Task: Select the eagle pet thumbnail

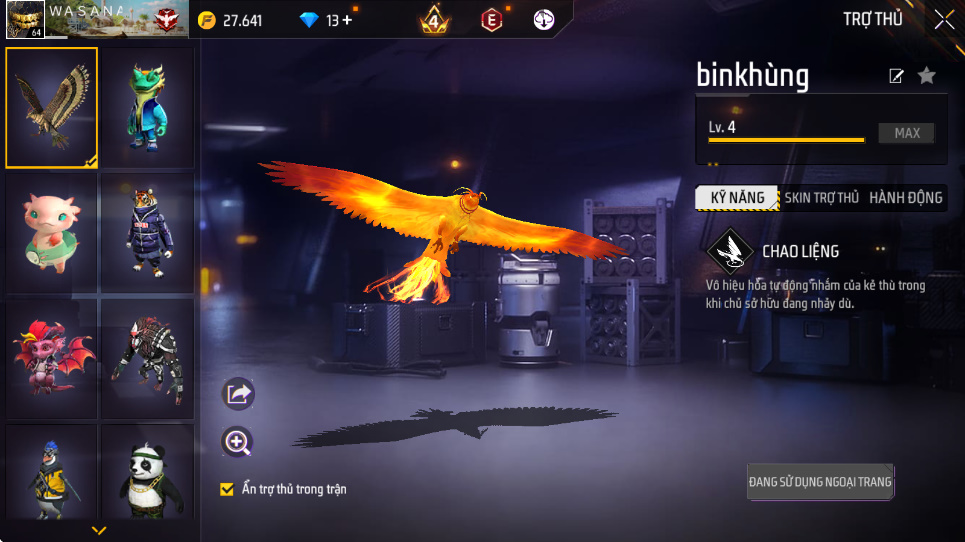Action: [52, 107]
